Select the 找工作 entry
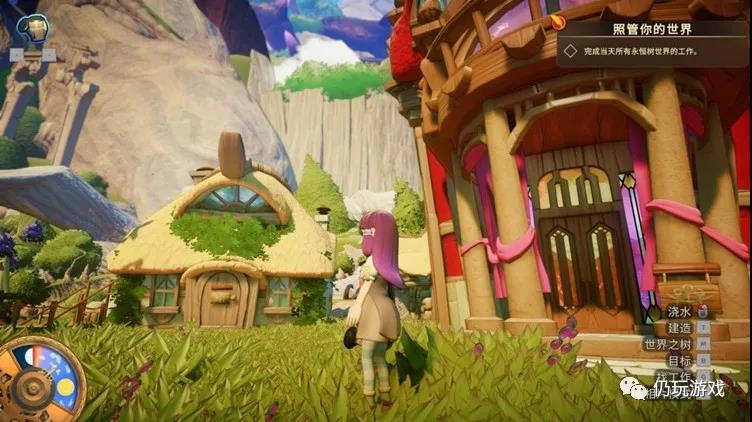 (676, 376)
